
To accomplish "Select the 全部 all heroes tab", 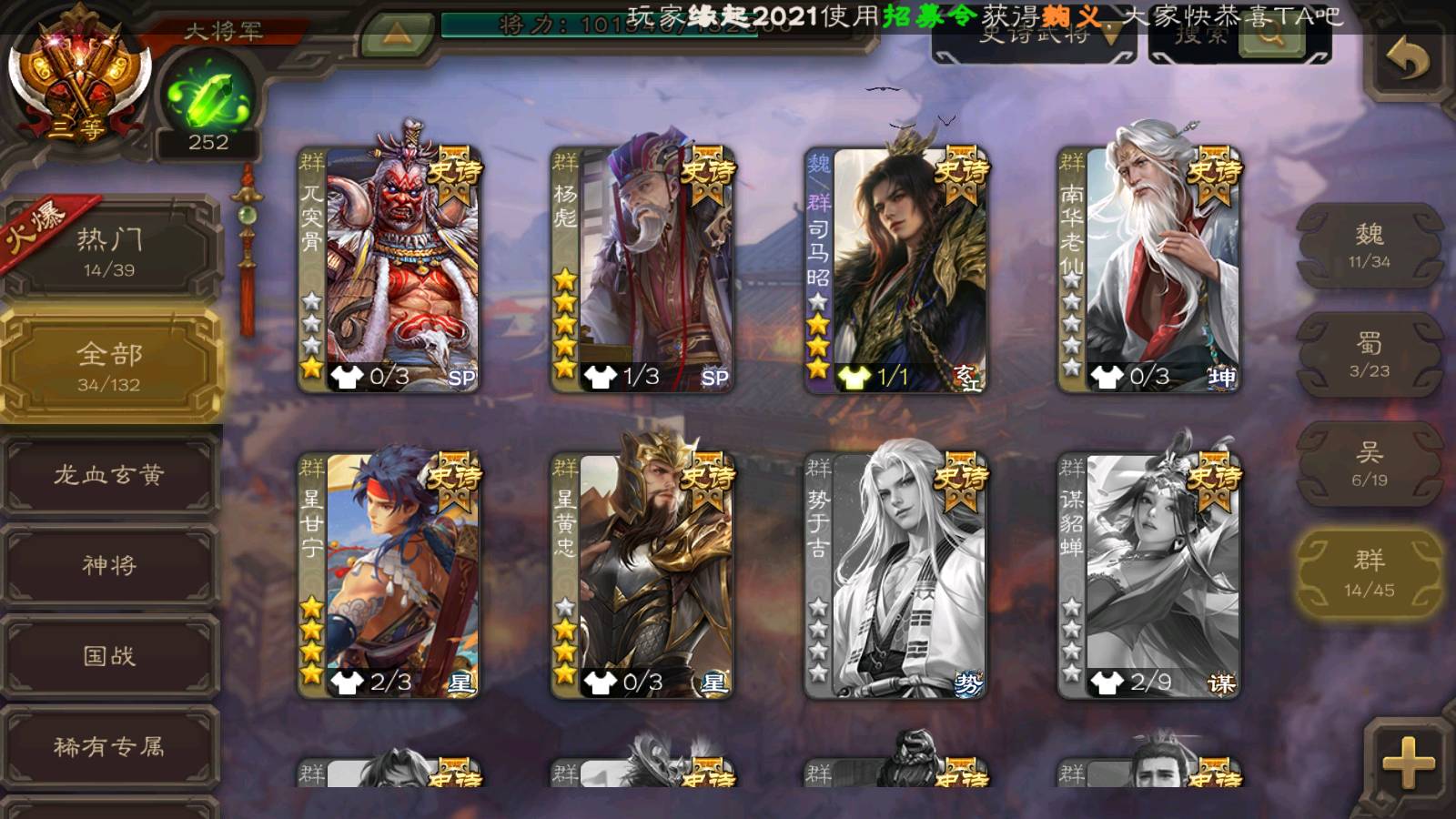I will (x=109, y=366).
